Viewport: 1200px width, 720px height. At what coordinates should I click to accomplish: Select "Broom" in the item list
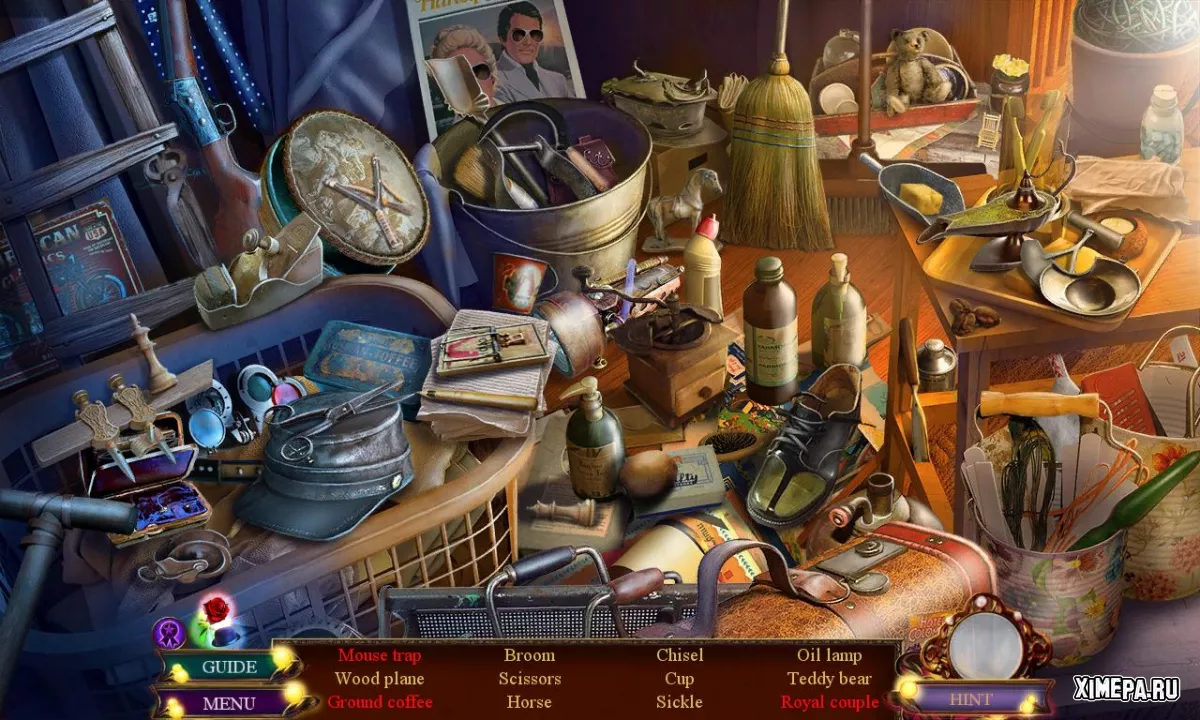[529, 656]
